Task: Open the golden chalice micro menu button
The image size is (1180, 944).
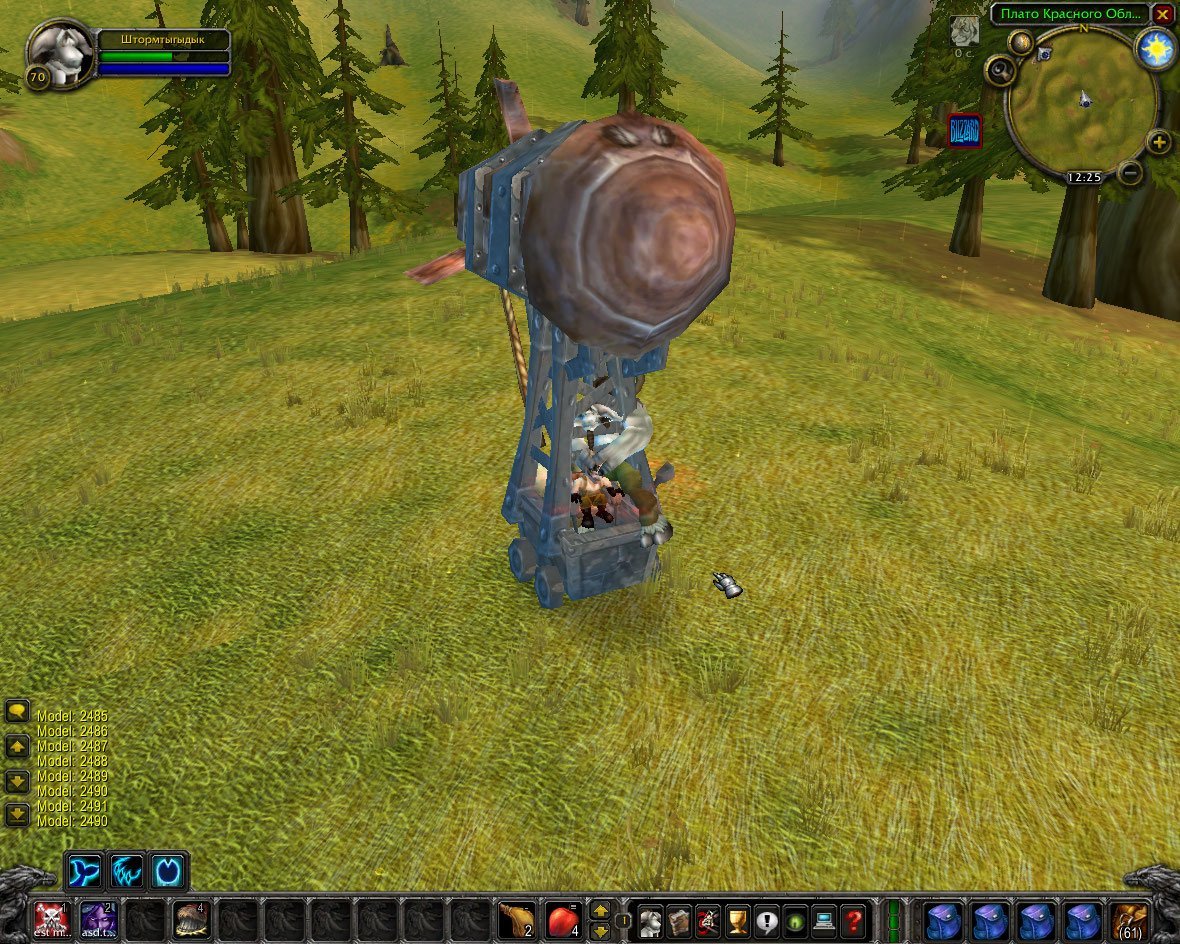Action: (738, 918)
